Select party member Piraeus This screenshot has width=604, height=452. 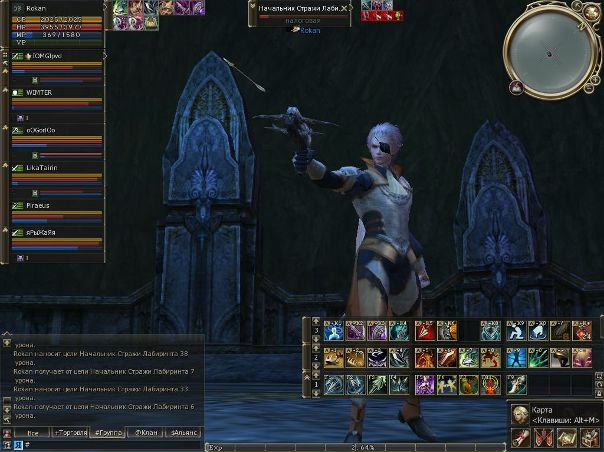pyautogui.click(x=42, y=205)
